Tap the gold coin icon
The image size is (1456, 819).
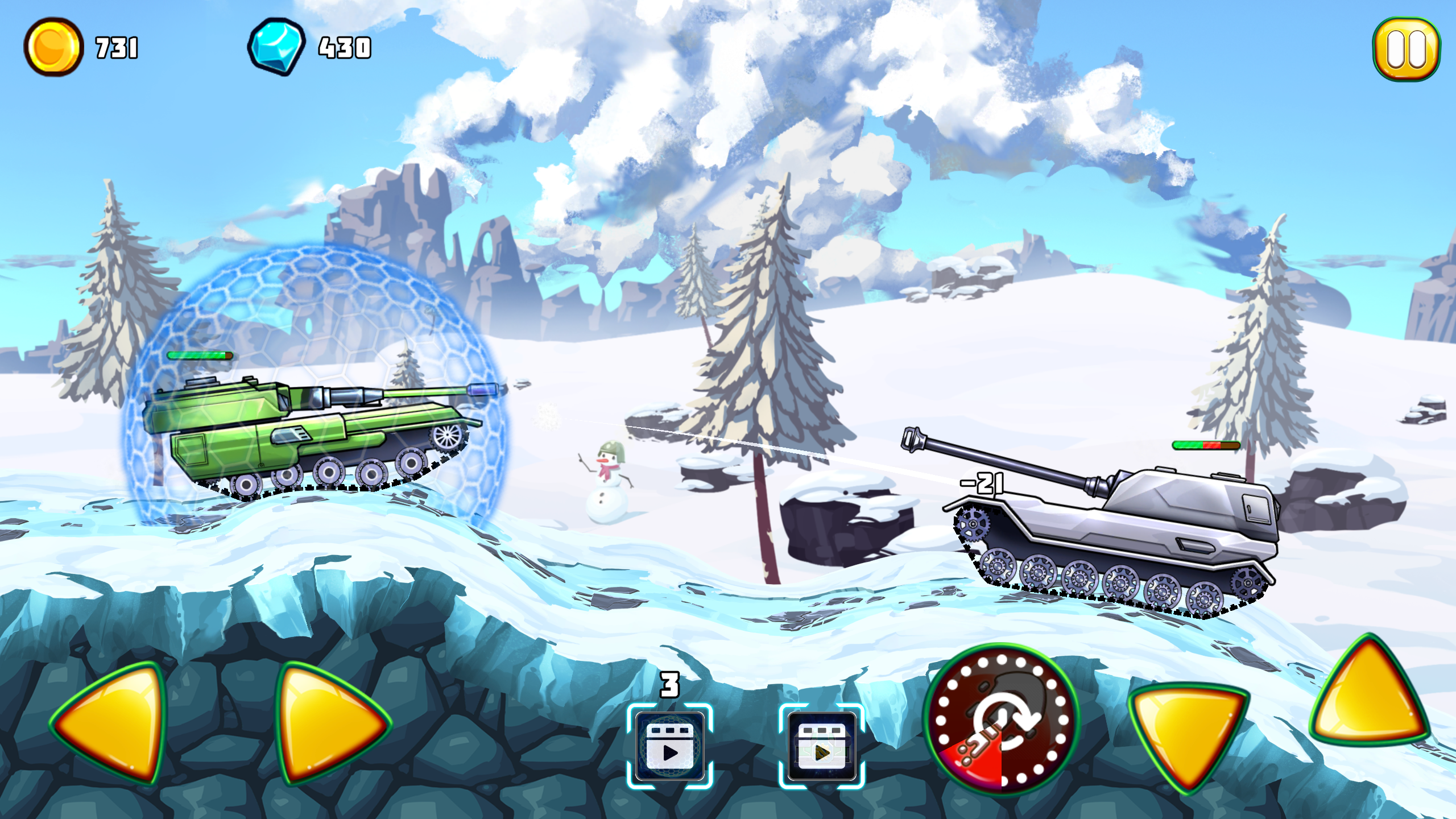click(54, 48)
